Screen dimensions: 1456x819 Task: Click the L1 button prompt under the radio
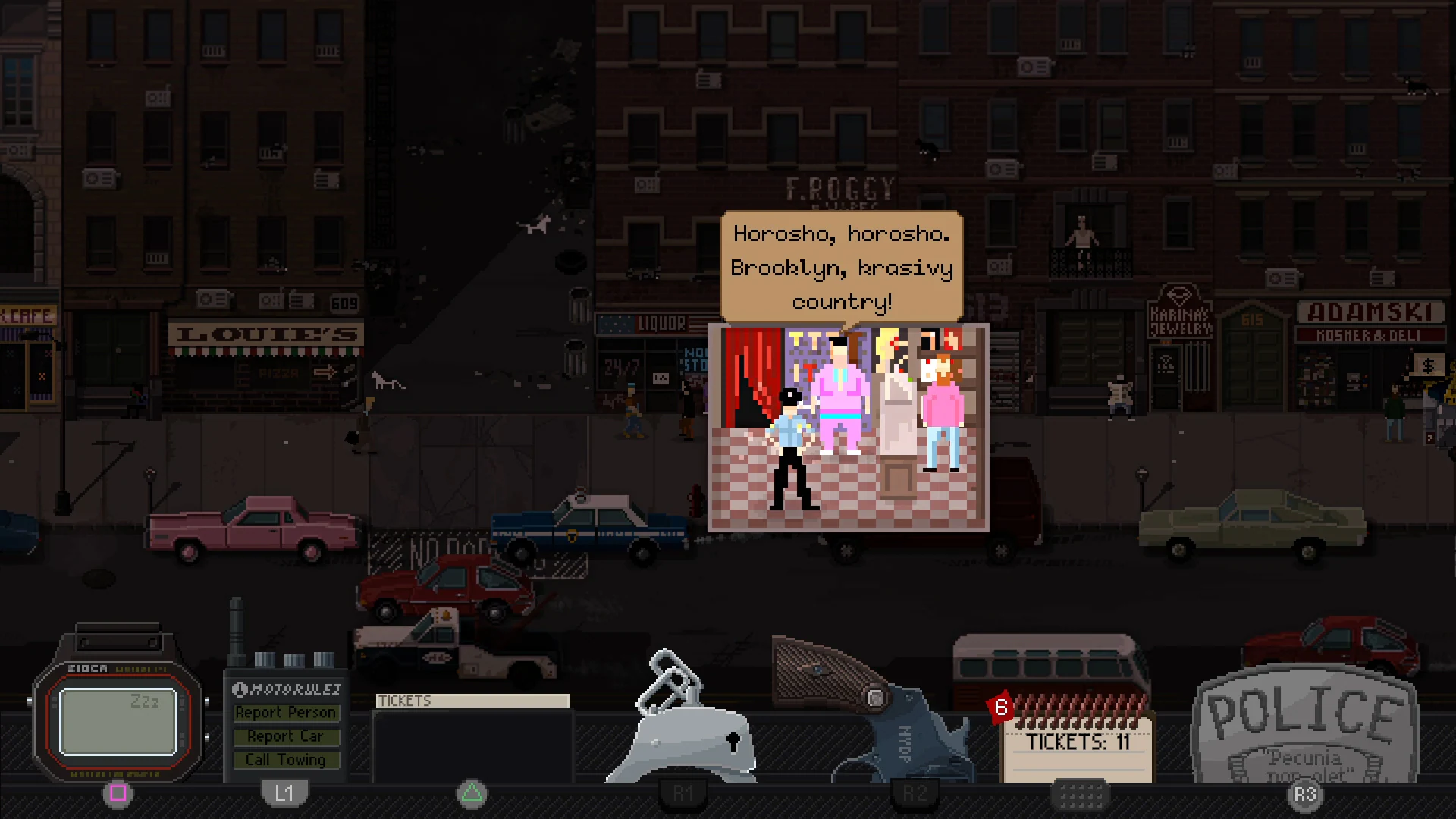coord(285,793)
